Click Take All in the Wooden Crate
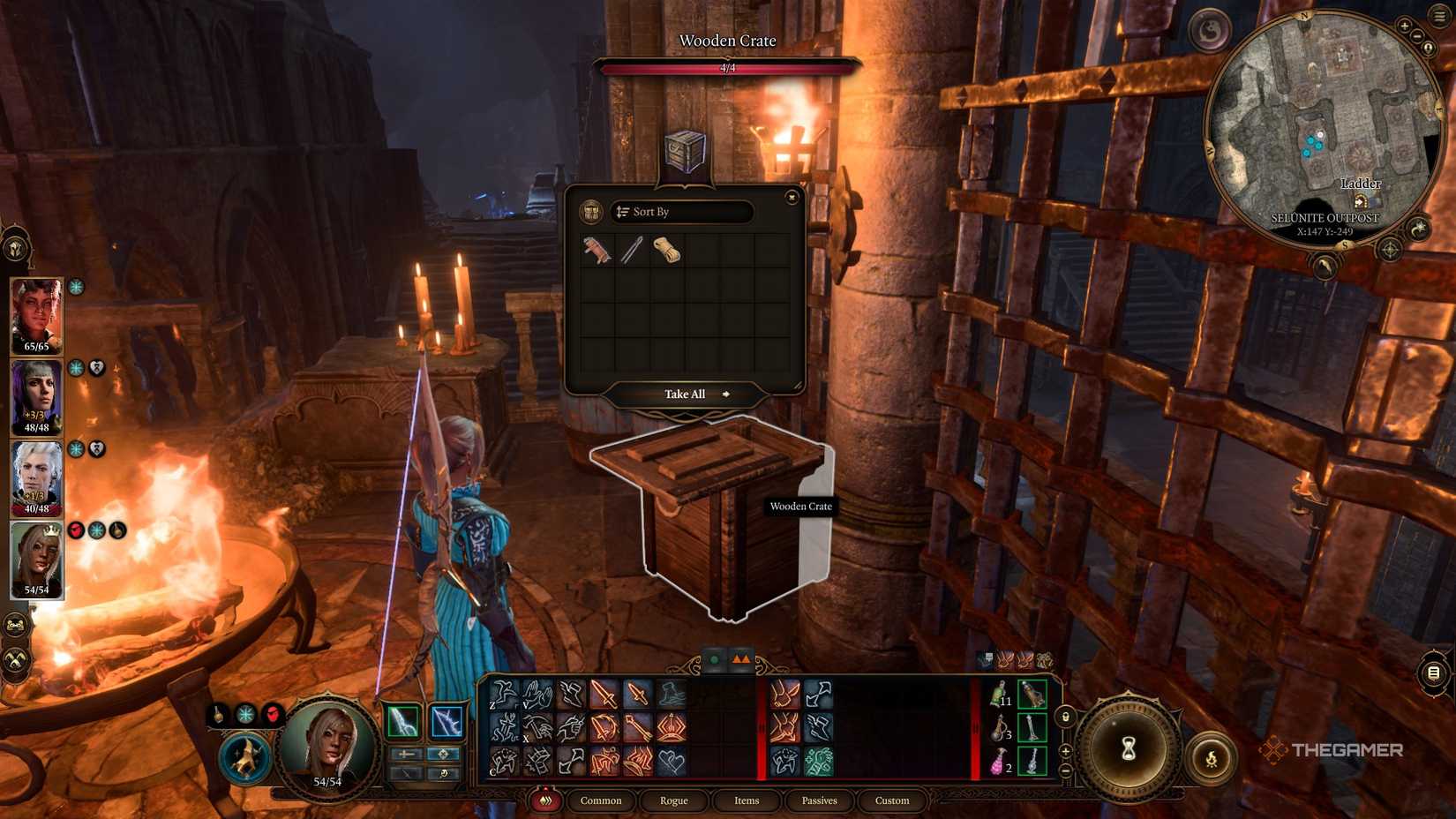This screenshot has height=819, width=1456. [x=687, y=394]
